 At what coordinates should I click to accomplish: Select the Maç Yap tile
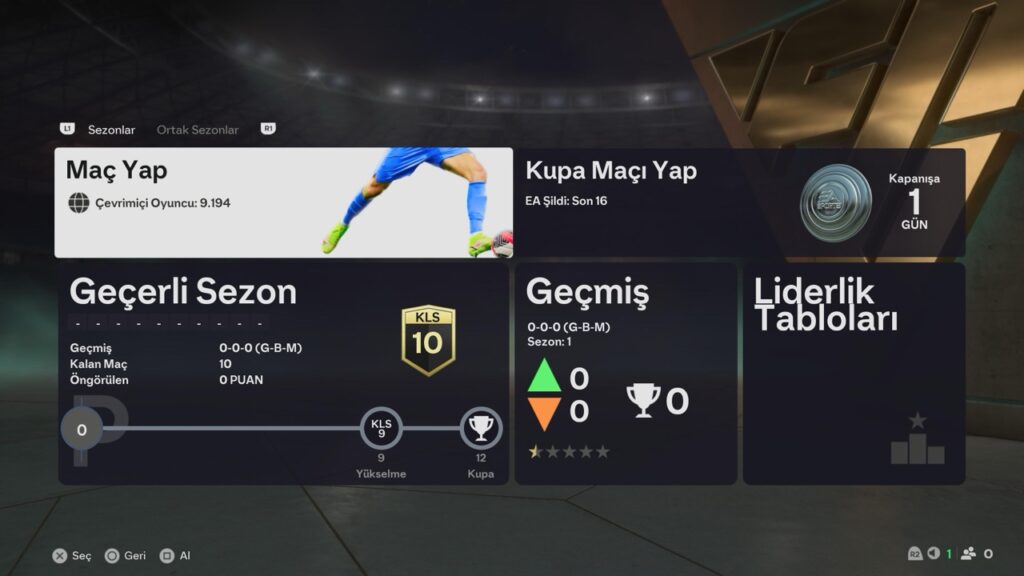pyautogui.click(x=283, y=203)
